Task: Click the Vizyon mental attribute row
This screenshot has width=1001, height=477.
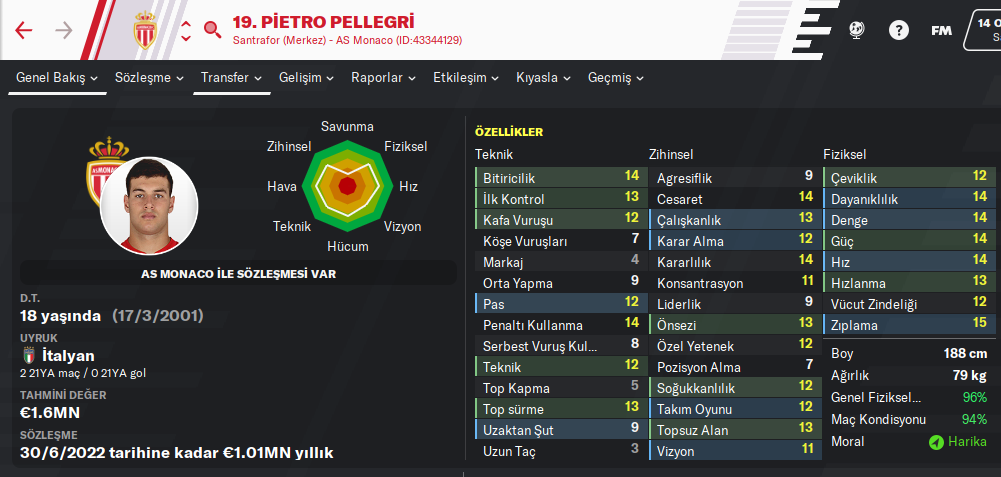Action: tap(732, 451)
